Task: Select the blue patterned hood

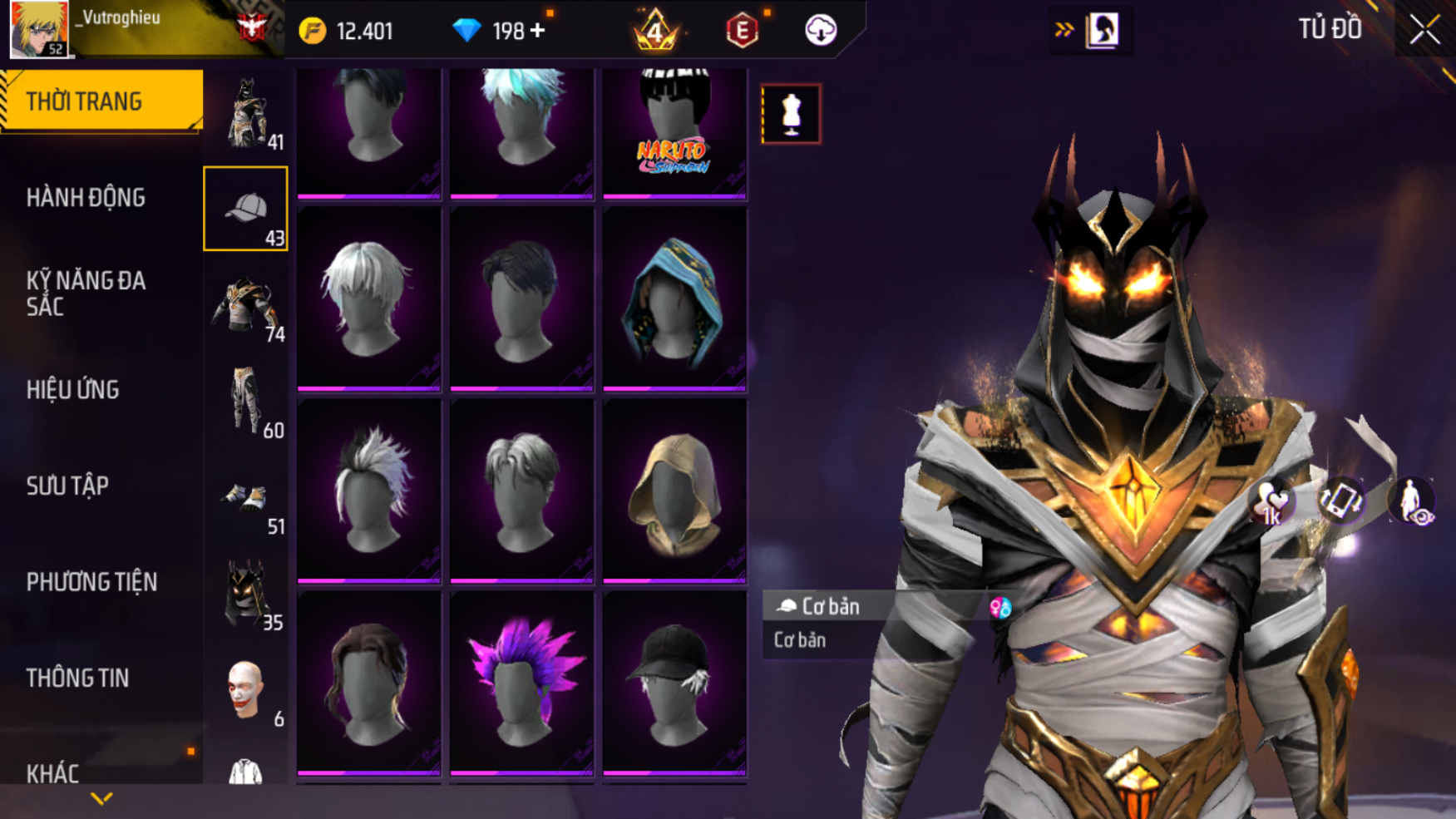Action: click(x=674, y=299)
